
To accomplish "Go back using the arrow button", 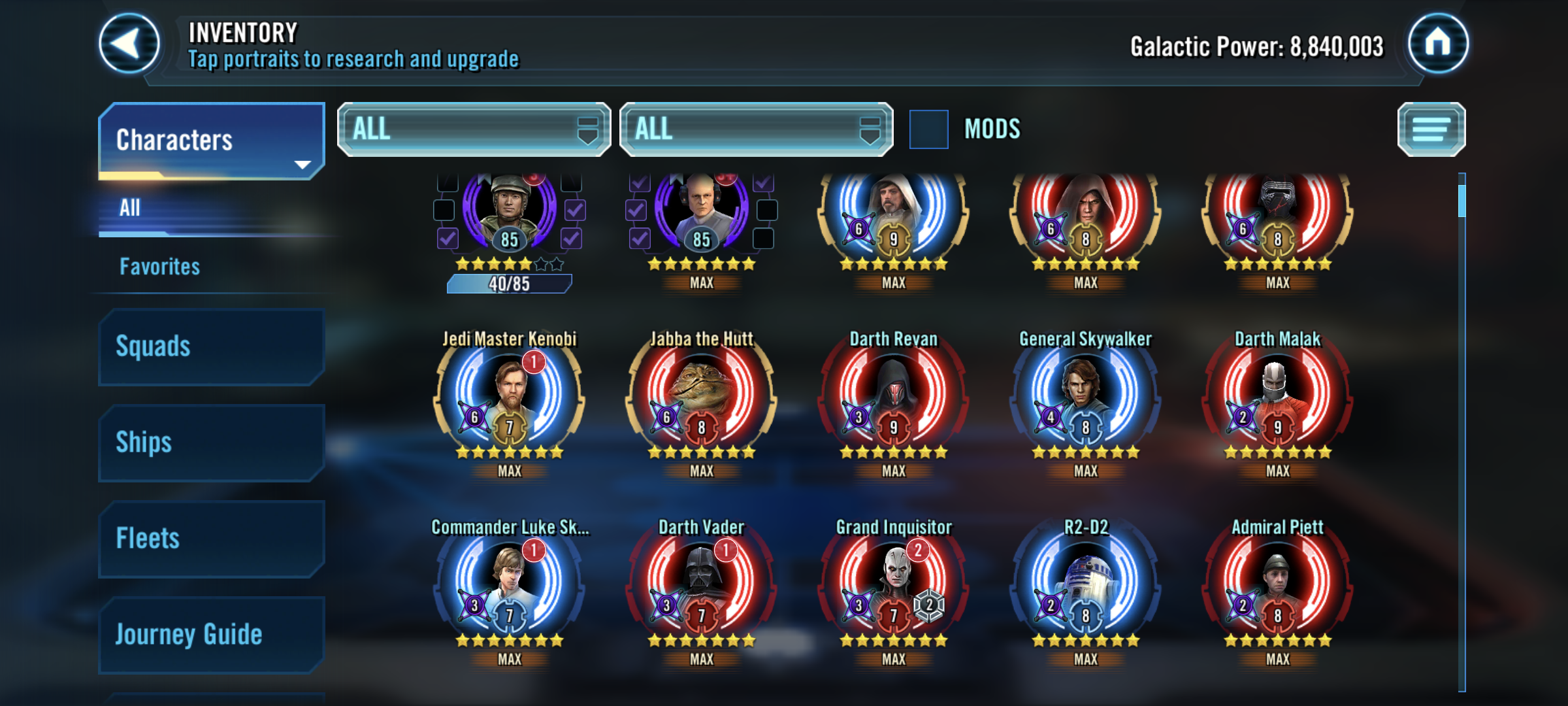I will [x=129, y=44].
